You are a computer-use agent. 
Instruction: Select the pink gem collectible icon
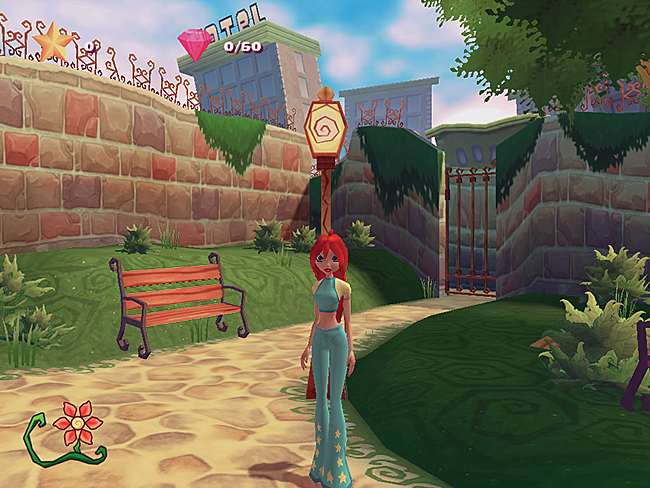point(196,45)
